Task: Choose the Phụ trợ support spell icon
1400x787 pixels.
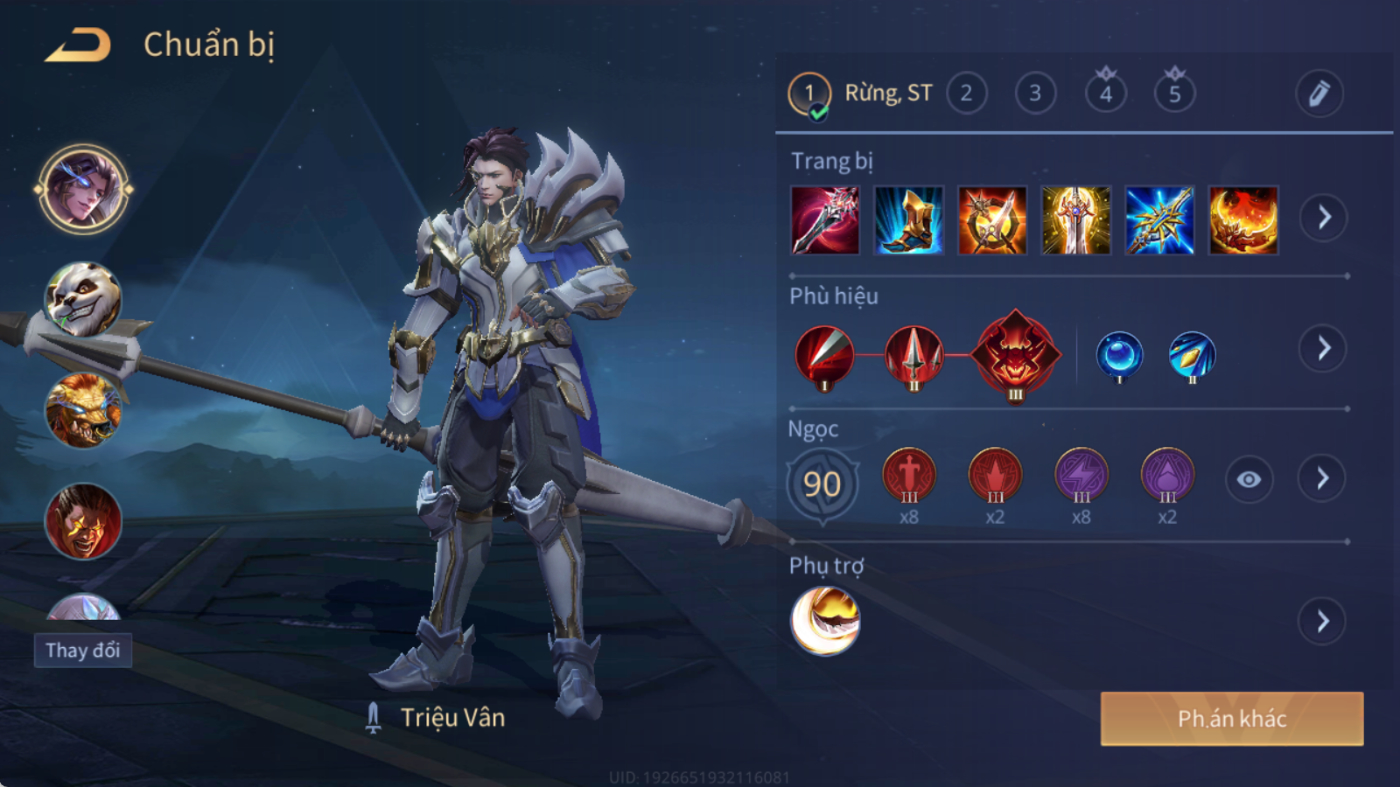Action: point(825,621)
